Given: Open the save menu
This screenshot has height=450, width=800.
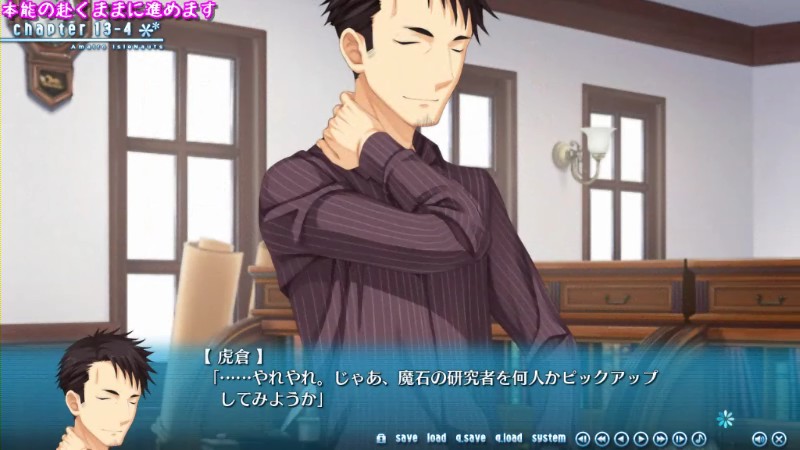Looking at the screenshot, I should click(x=406, y=438).
